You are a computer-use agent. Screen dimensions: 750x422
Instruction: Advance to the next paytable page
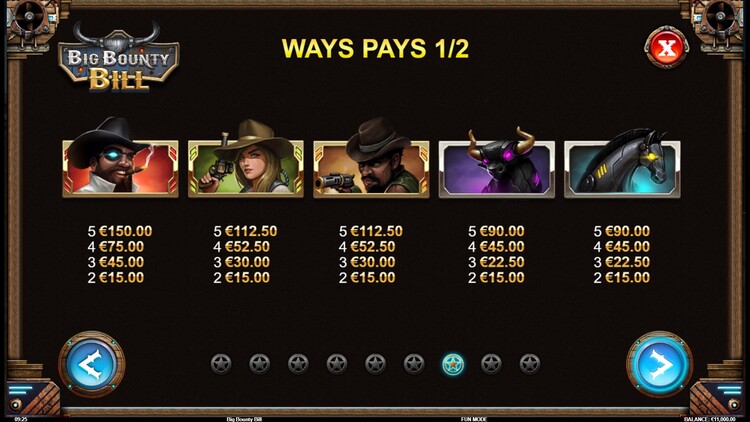click(x=659, y=364)
